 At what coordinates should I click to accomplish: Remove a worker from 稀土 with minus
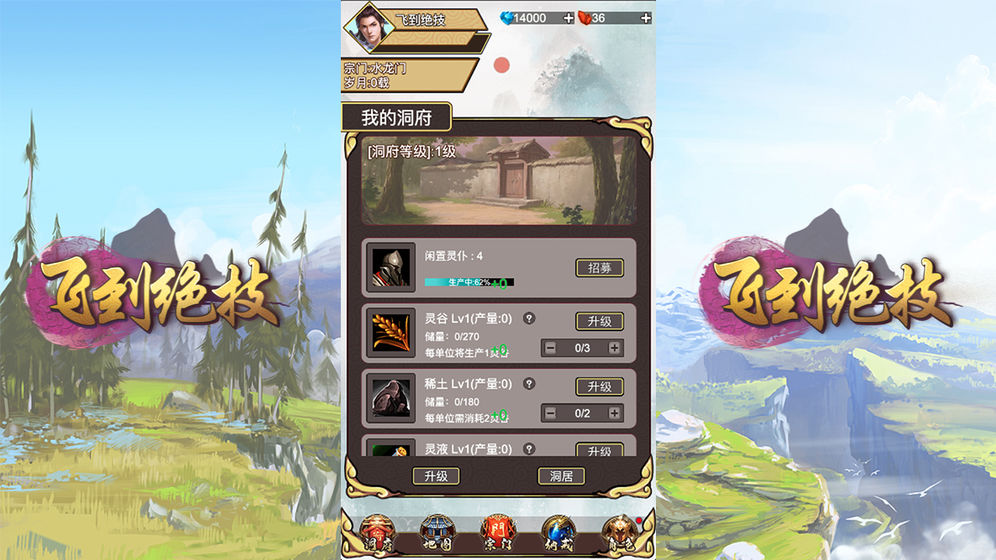(550, 413)
